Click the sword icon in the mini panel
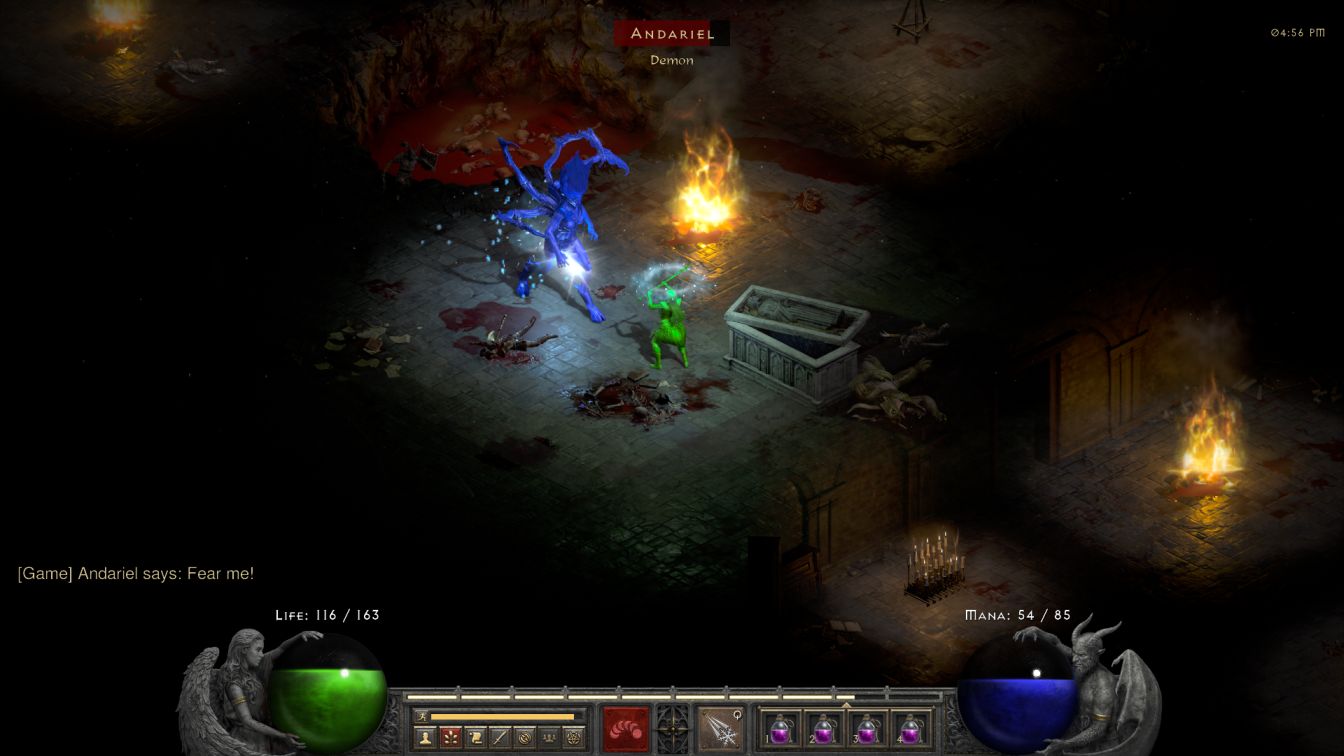 (x=500, y=738)
